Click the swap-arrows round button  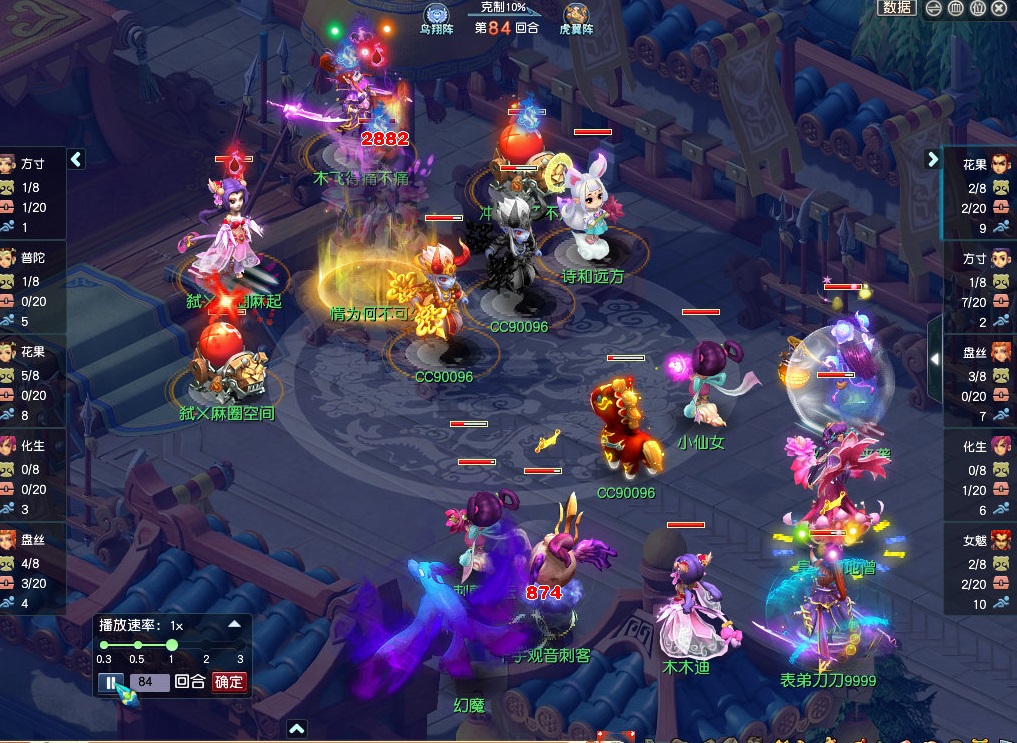(933, 8)
